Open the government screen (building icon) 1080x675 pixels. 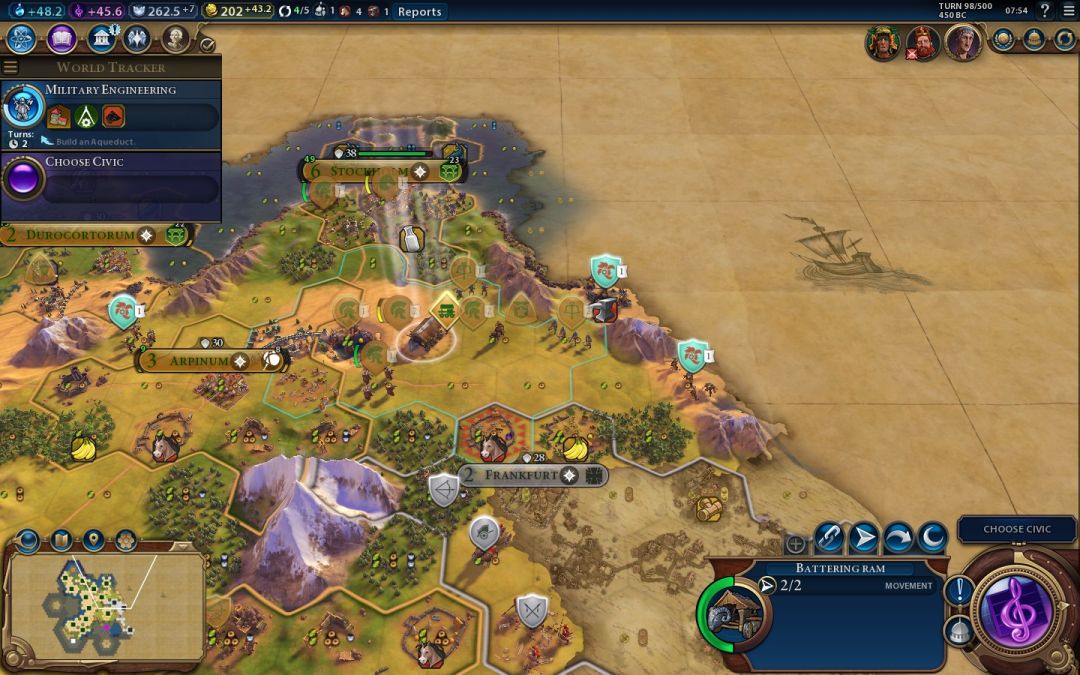point(100,39)
